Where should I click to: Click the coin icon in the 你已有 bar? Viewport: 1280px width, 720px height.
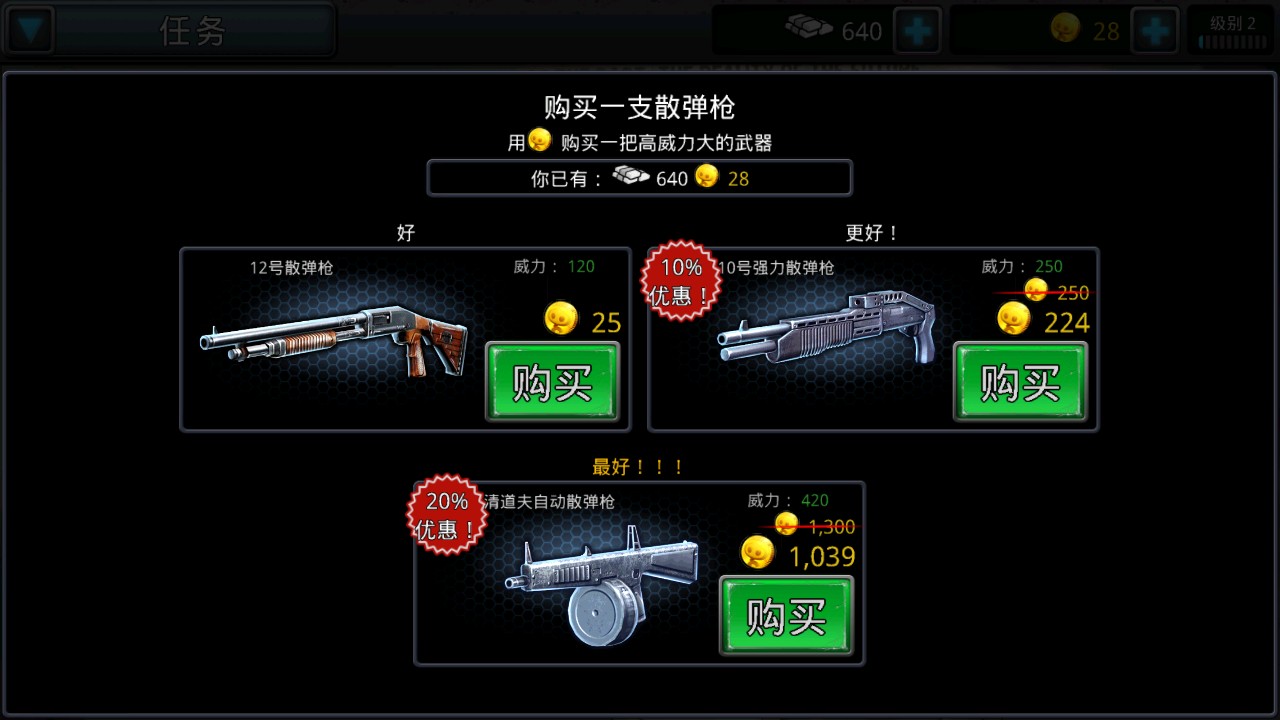[707, 177]
